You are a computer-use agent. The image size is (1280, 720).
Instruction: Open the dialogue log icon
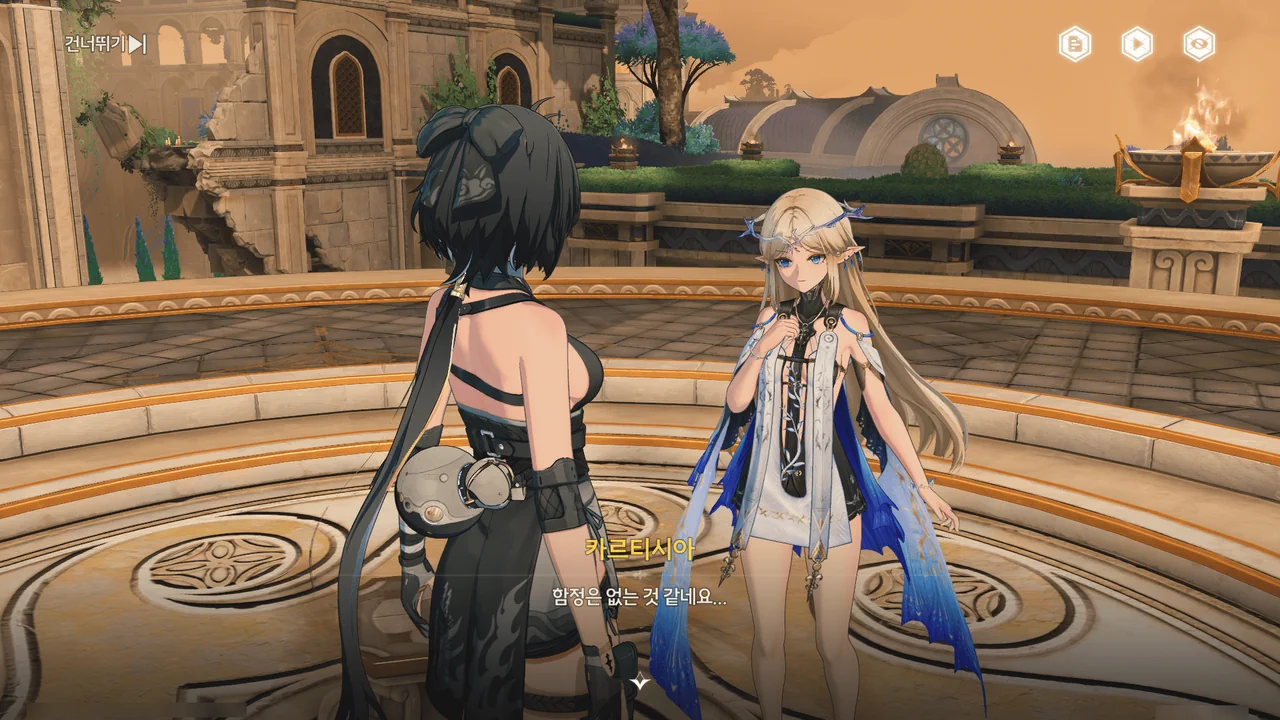(x=1075, y=44)
